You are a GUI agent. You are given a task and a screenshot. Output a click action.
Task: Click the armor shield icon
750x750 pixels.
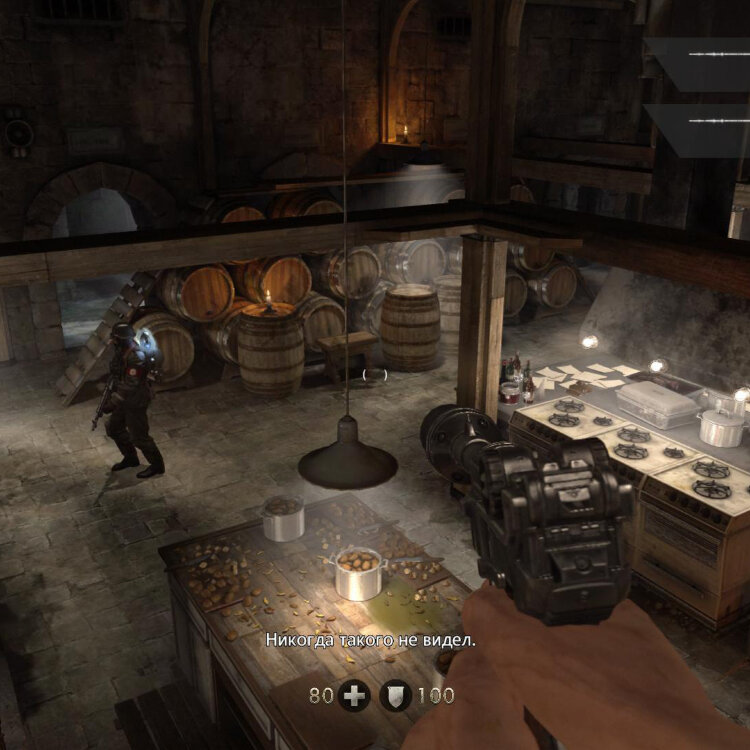click(395, 695)
